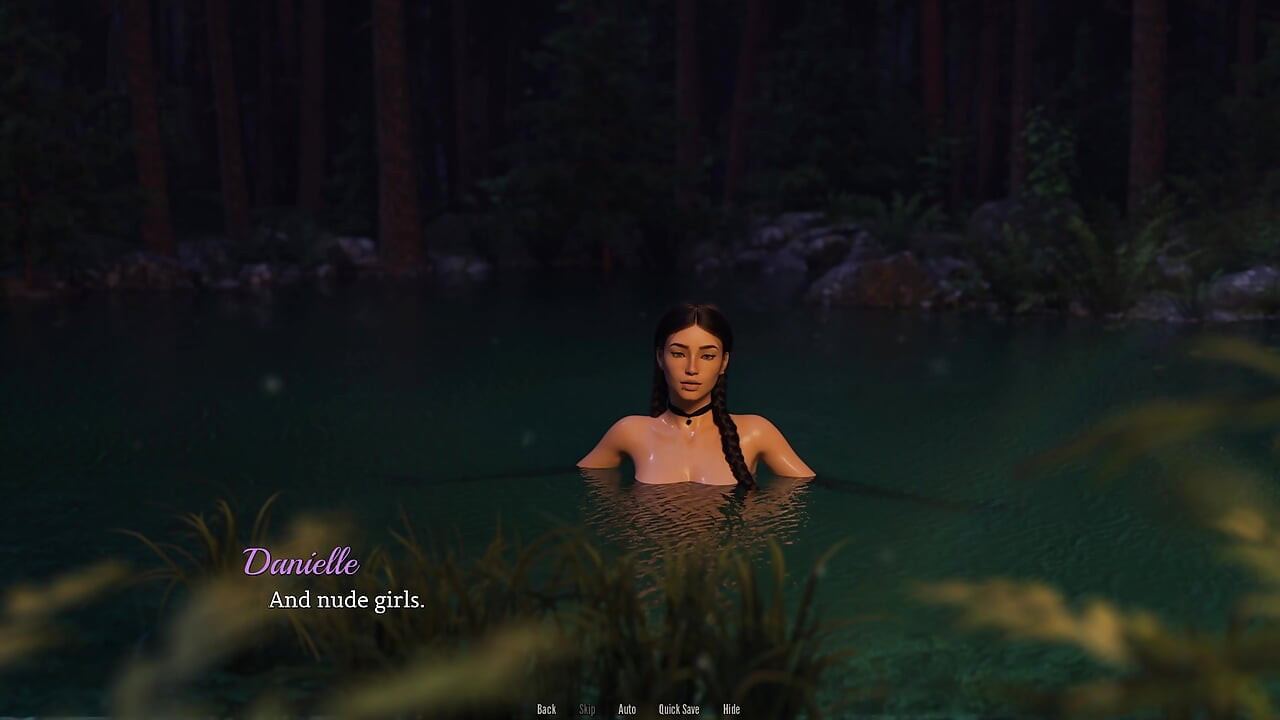Image resolution: width=1280 pixels, height=720 pixels.
Task: Enable Auto dialogue advance
Action: [627, 709]
